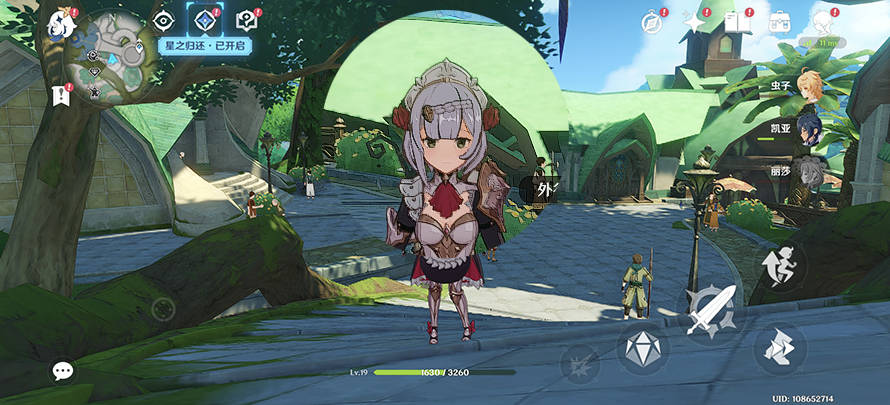Screen dimensions: 890x405
Task: Activate the geo crystal elemental skill
Action: (x=642, y=347)
